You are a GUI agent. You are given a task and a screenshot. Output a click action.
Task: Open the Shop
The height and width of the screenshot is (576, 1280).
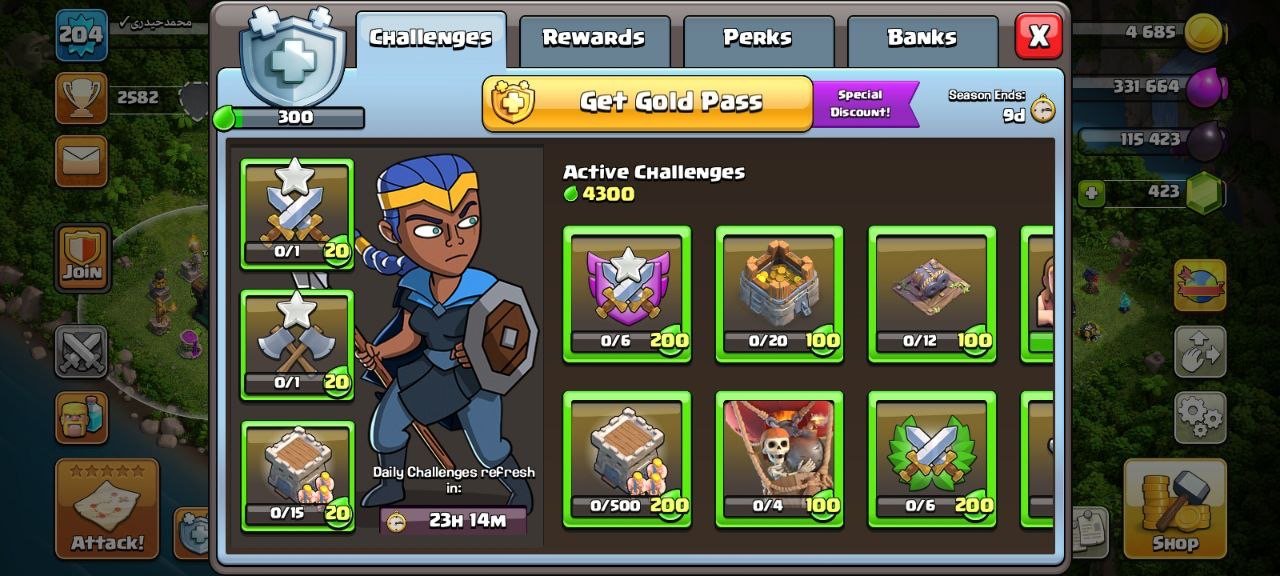1174,507
